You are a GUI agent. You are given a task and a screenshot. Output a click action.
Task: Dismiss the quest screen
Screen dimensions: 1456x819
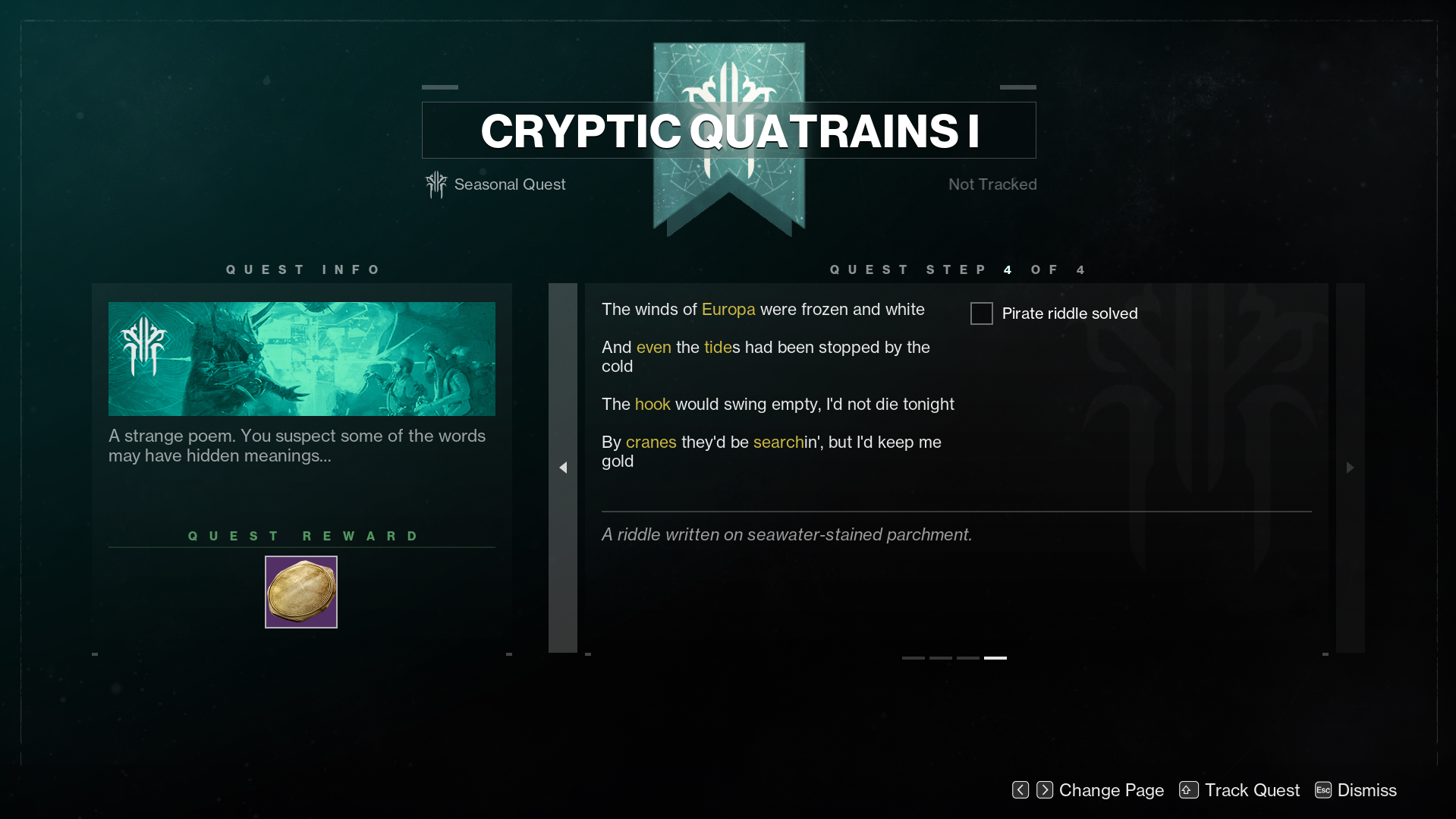point(1369,789)
